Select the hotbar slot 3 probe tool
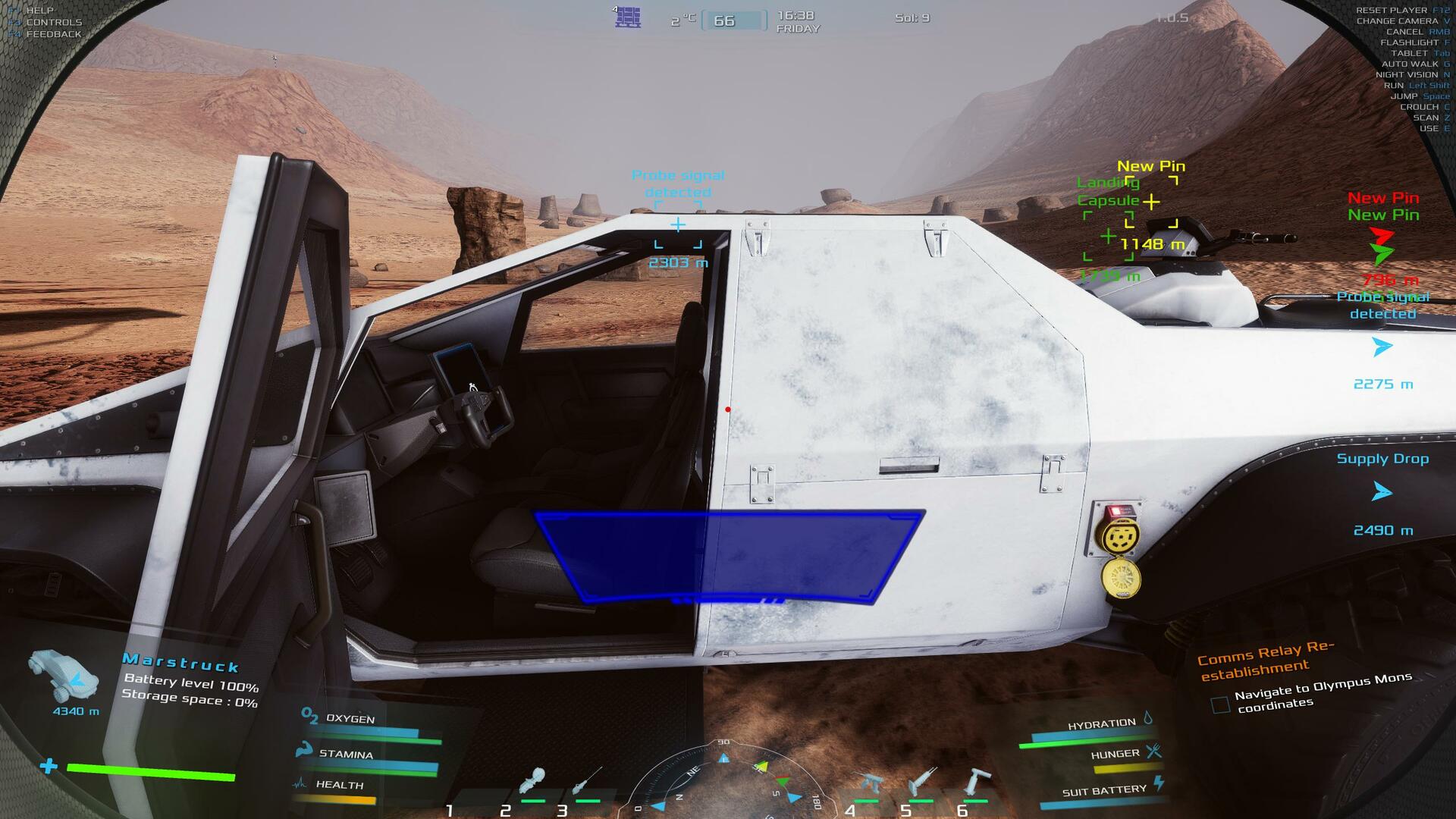The height and width of the screenshot is (819, 1456). 587,783
